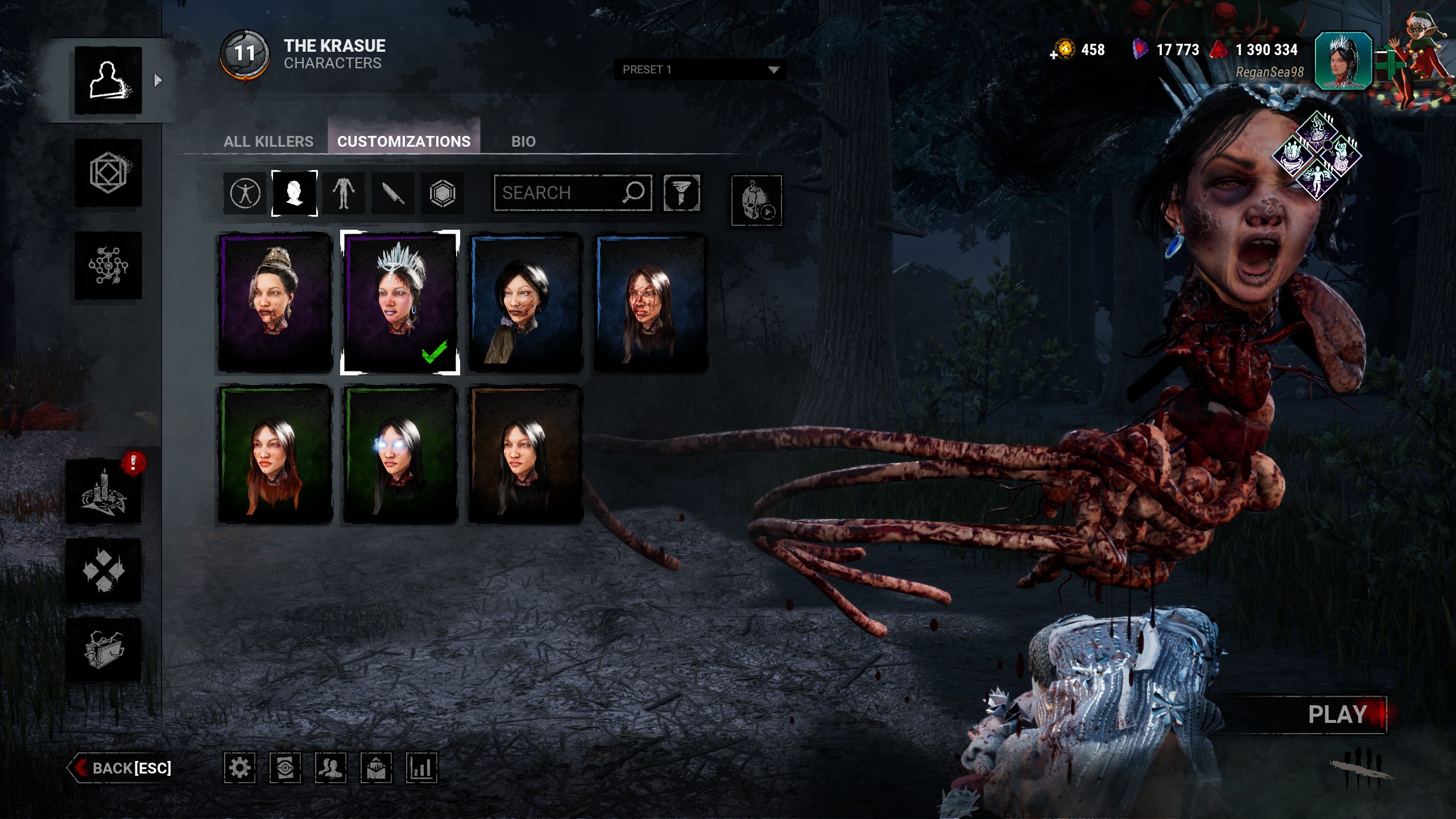
Task: Switch to the ALL KILLERS tab
Action: pos(268,142)
